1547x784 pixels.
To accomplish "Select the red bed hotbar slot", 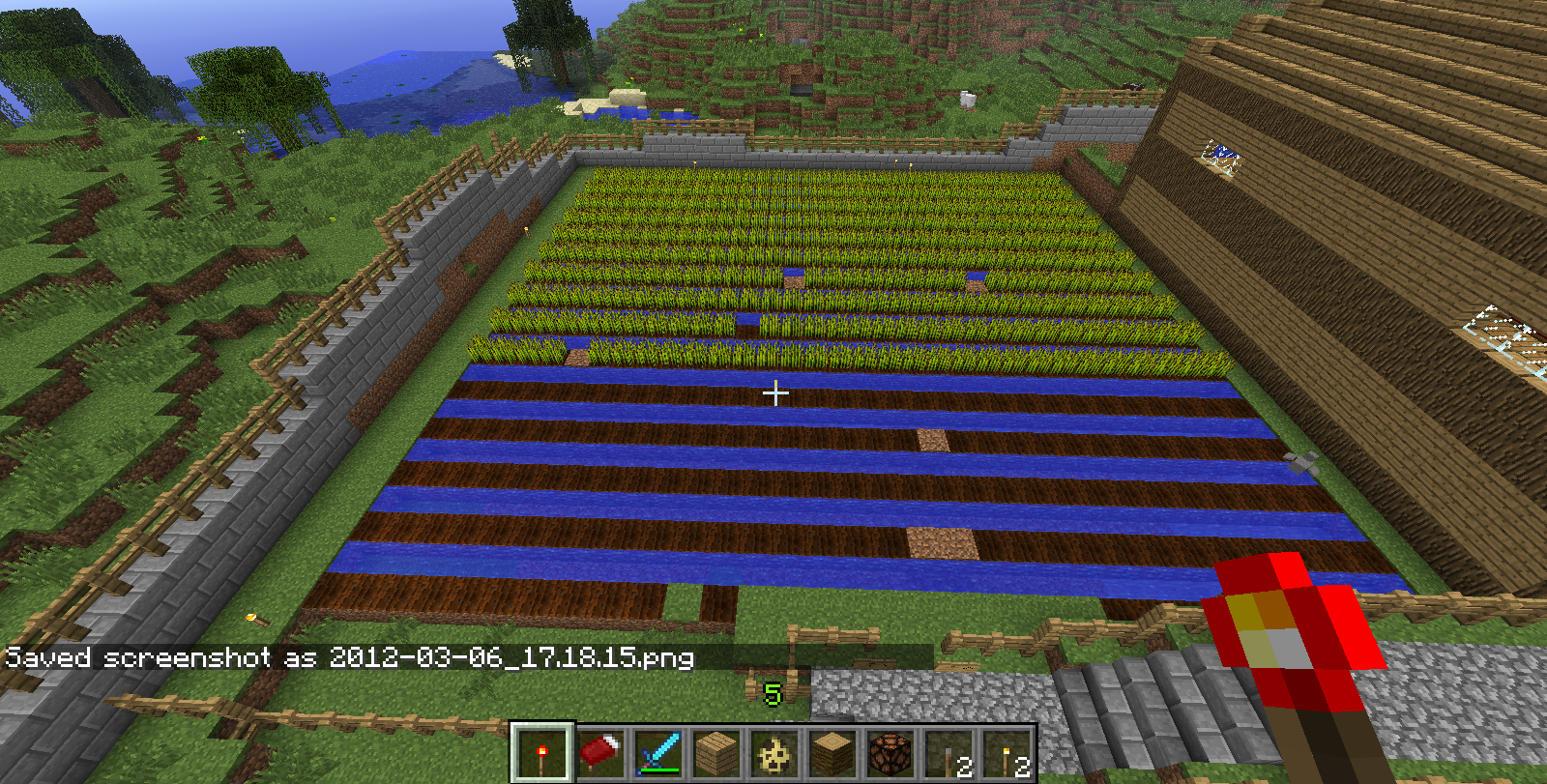I will (x=600, y=753).
